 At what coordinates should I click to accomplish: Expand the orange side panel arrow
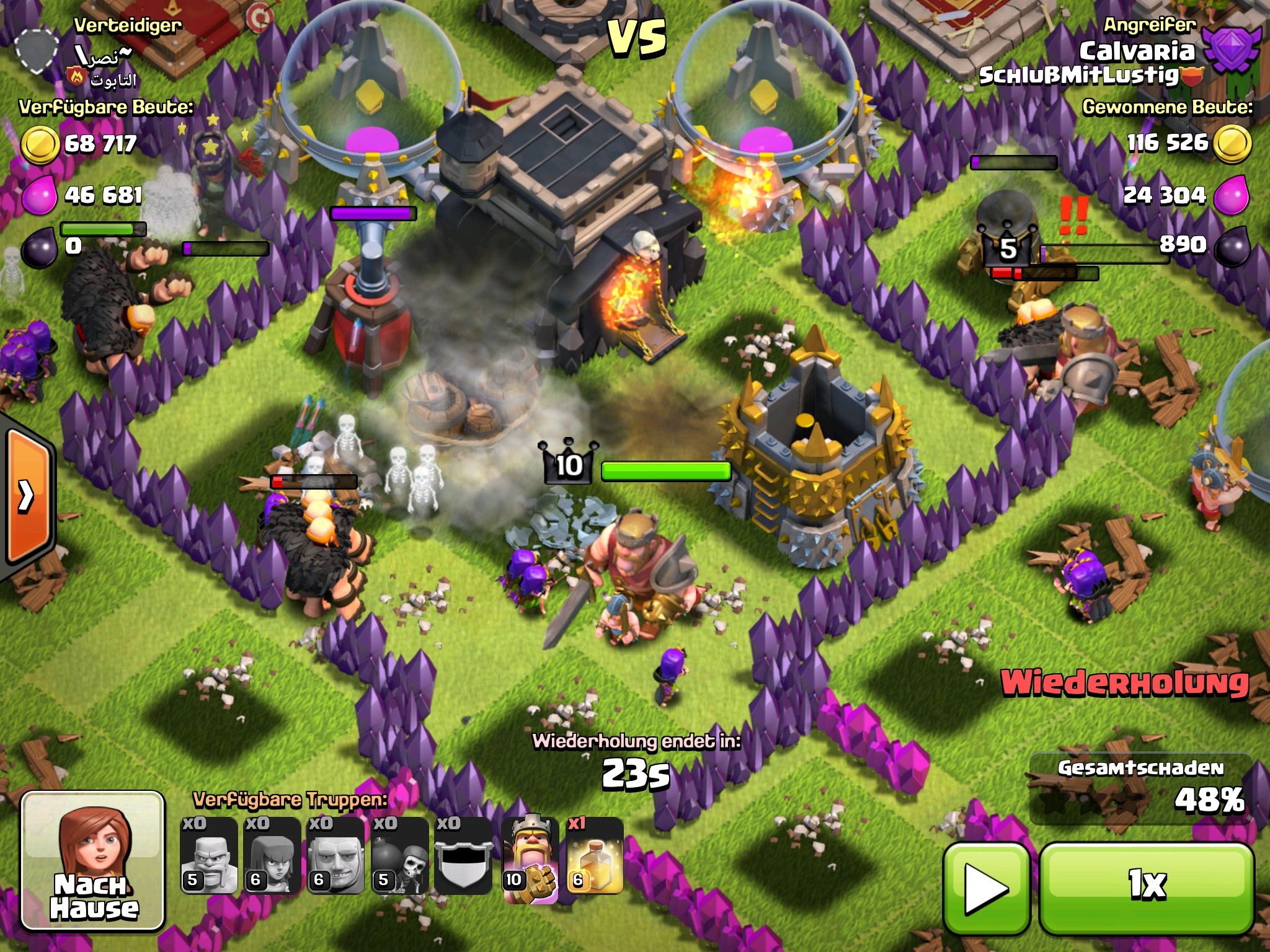click(26, 496)
